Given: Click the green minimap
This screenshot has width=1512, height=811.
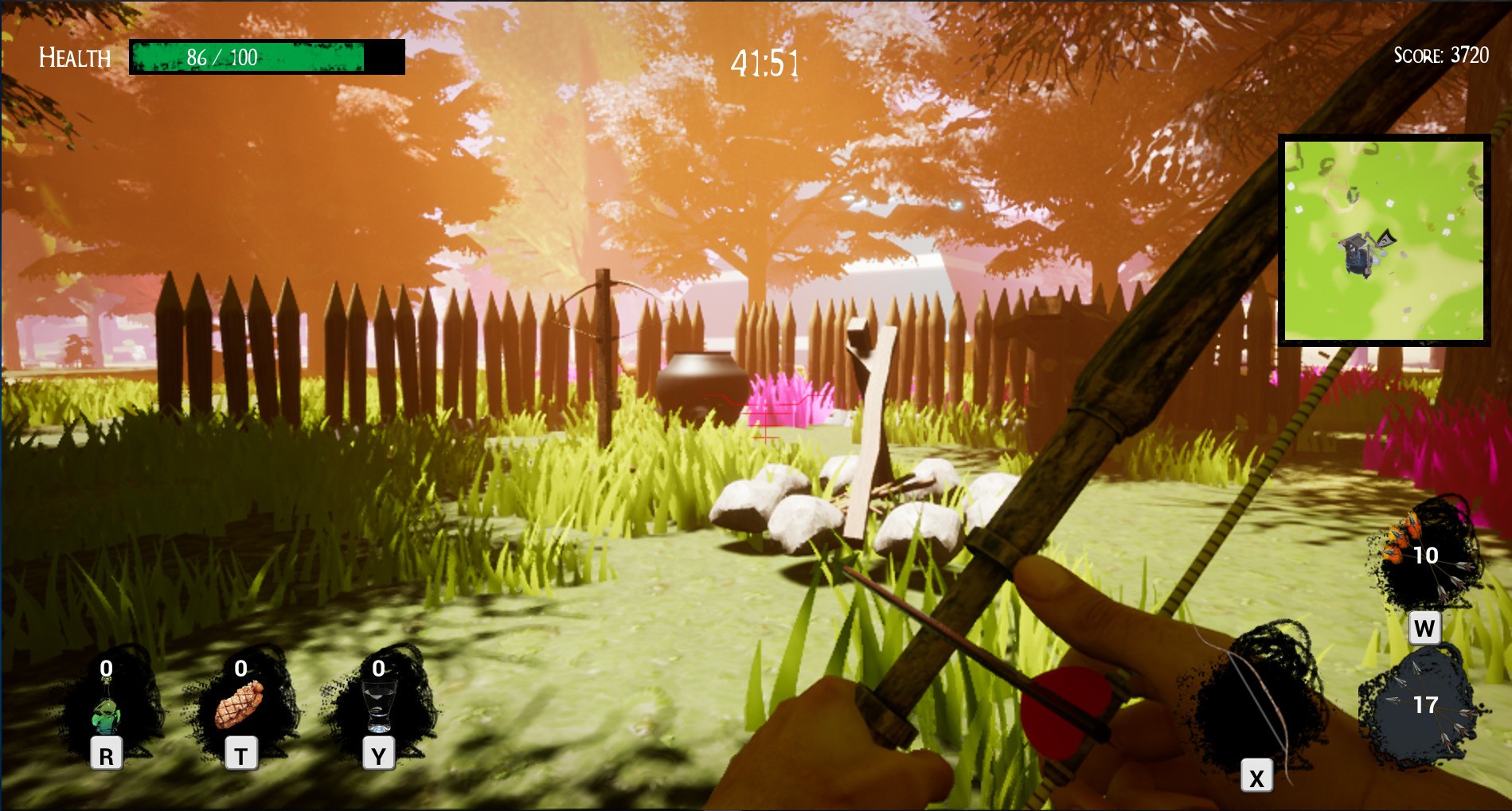Looking at the screenshot, I should point(1384,240).
